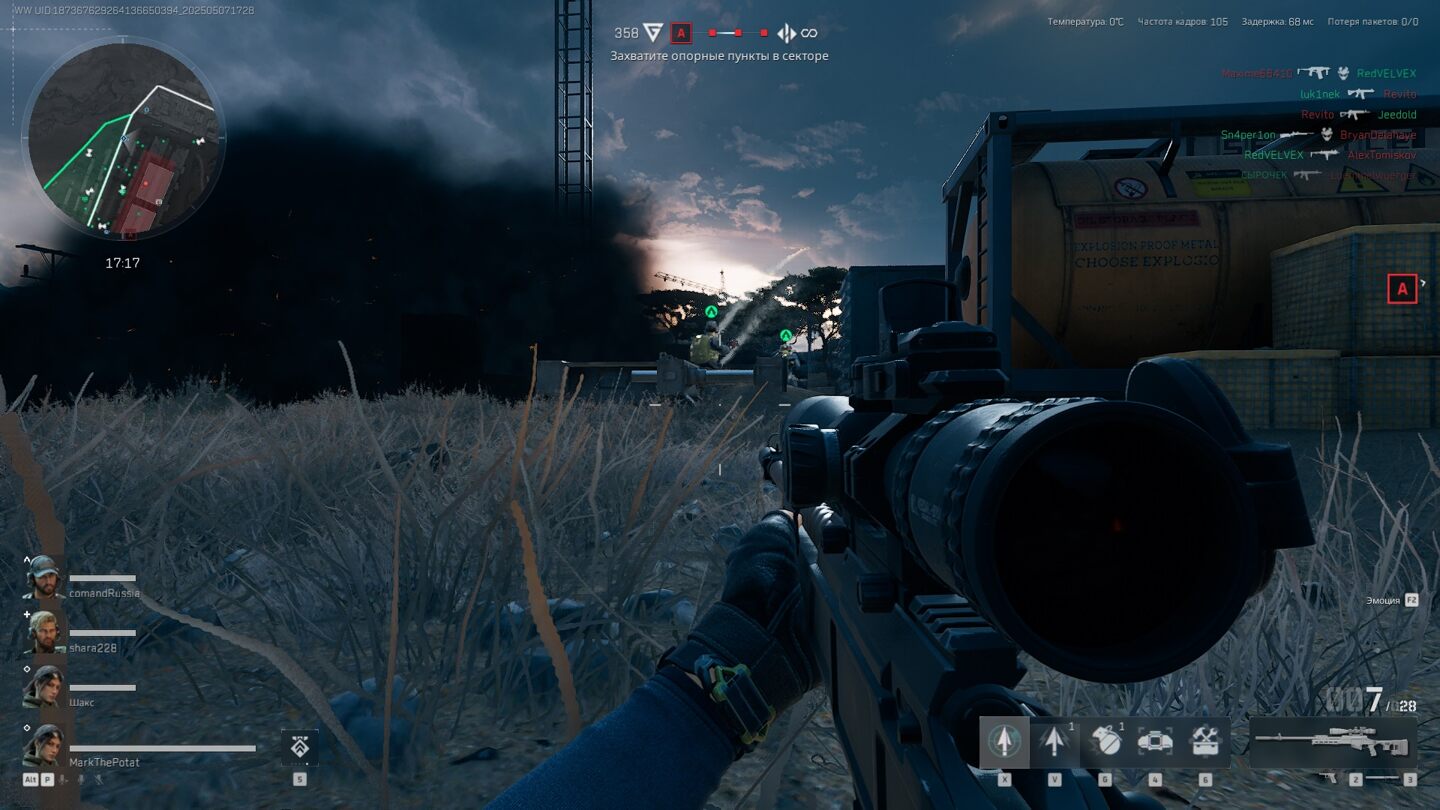Switch to the pistol sidearm icon
Viewport: 1440px width, 810px height.
tap(1327, 777)
